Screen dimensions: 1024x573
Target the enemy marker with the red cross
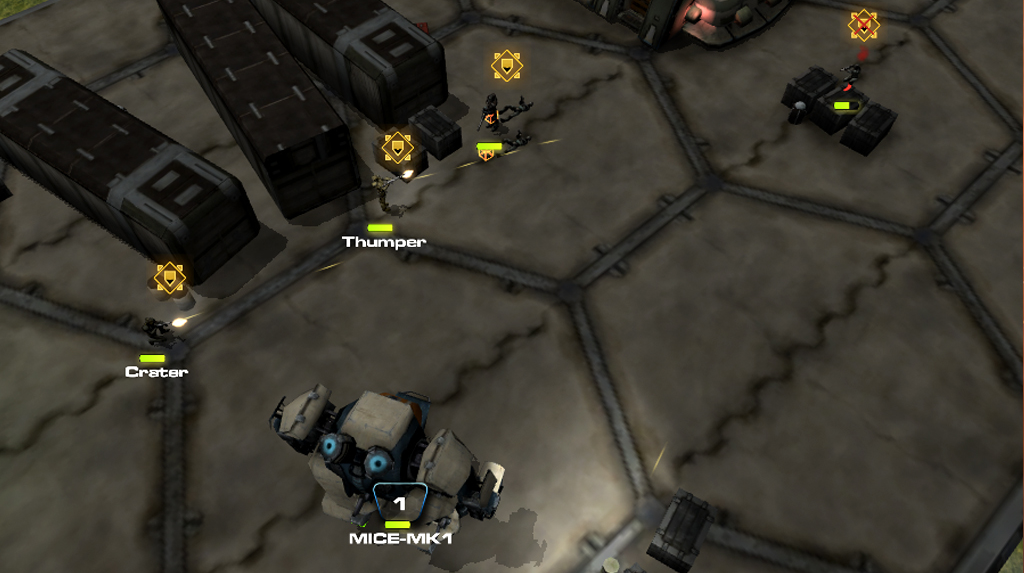click(863, 25)
